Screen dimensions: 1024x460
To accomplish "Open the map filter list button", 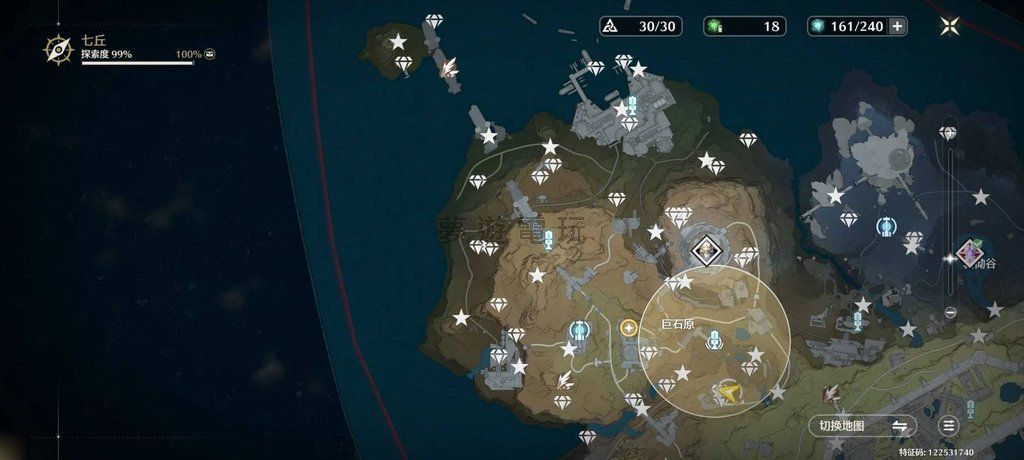I will click(949, 425).
